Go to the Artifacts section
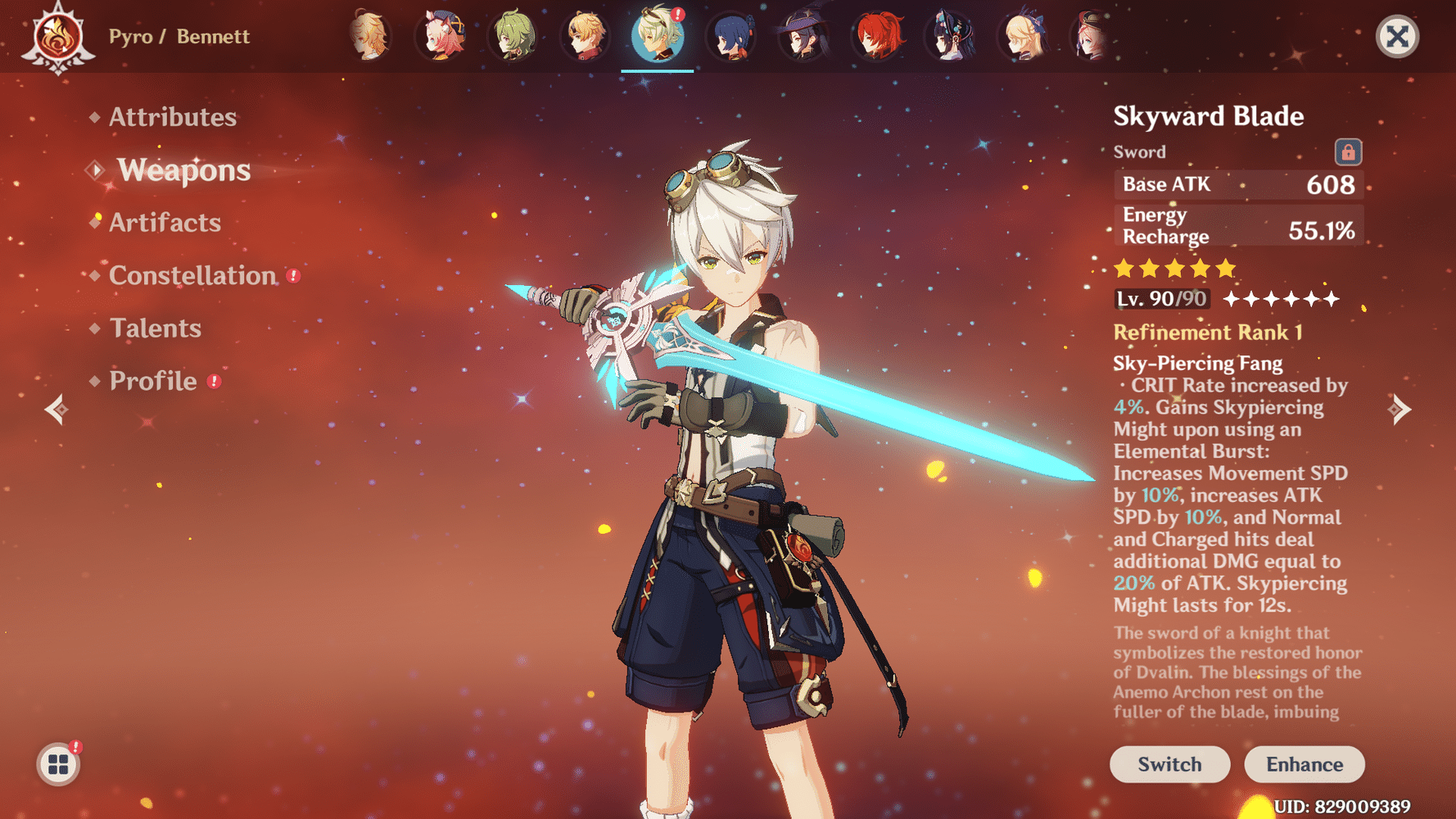1456x819 pixels. click(x=165, y=223)
